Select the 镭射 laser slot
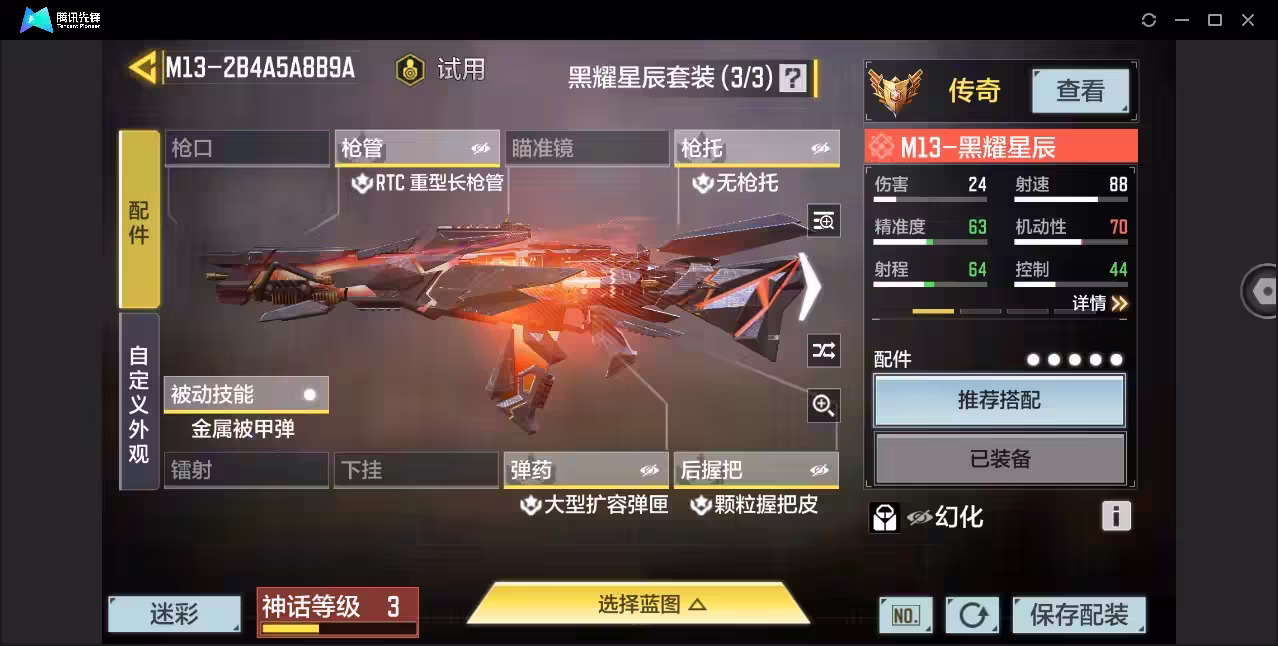This screenshot has width=1278, height=646. 246,470
